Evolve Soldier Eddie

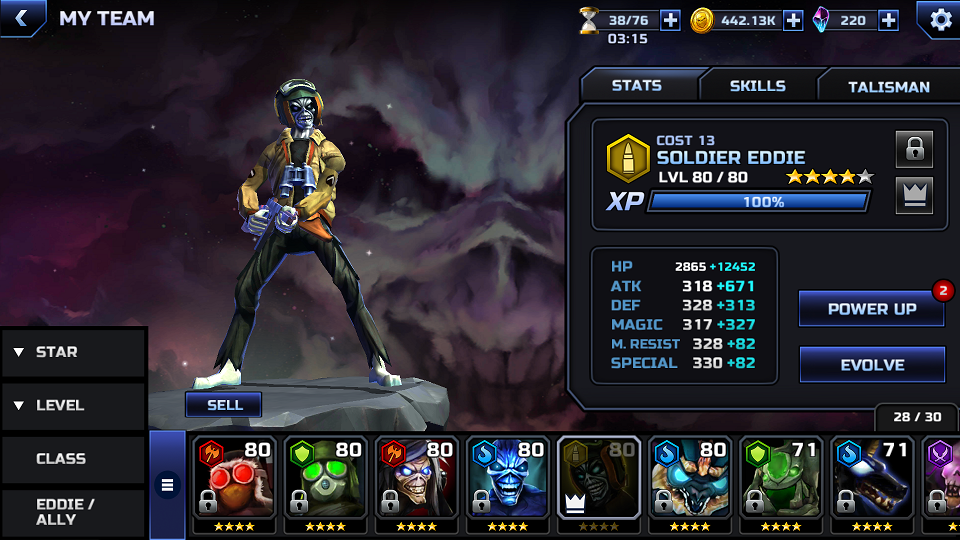pyautogui.click(x=871, y=365)
